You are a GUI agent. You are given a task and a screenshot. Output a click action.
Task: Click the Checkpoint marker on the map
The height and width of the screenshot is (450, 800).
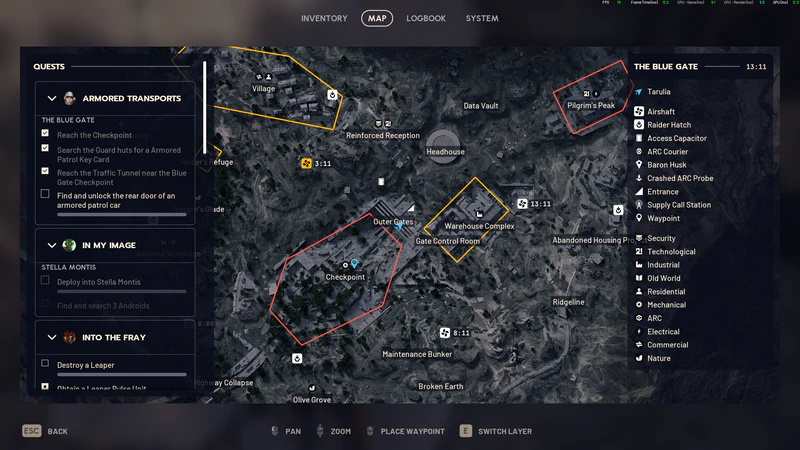[345, 266]
